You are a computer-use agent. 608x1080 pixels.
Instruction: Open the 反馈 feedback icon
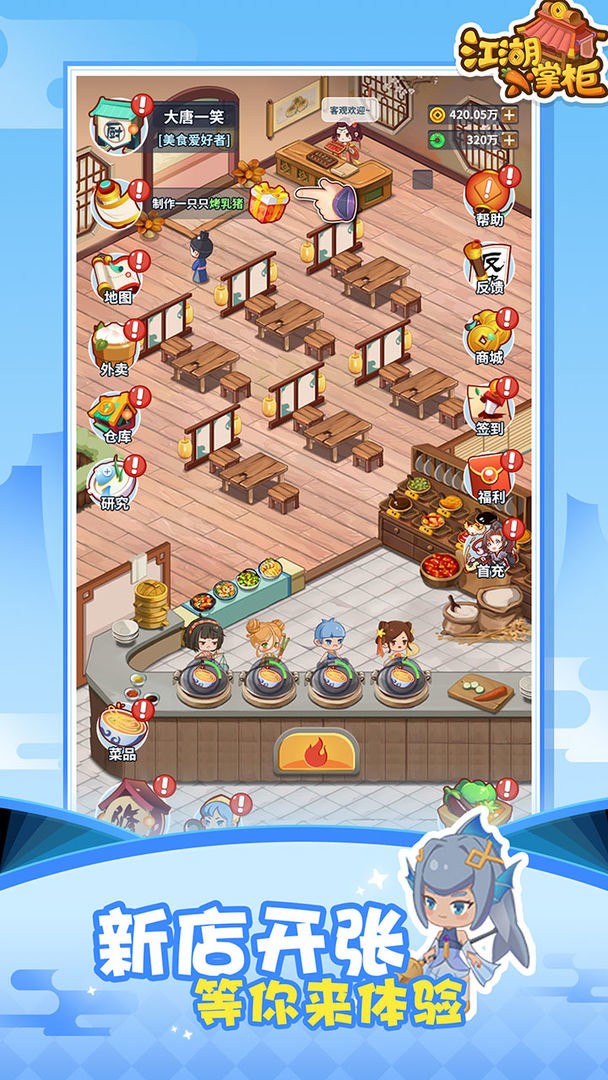coord(490,265)
